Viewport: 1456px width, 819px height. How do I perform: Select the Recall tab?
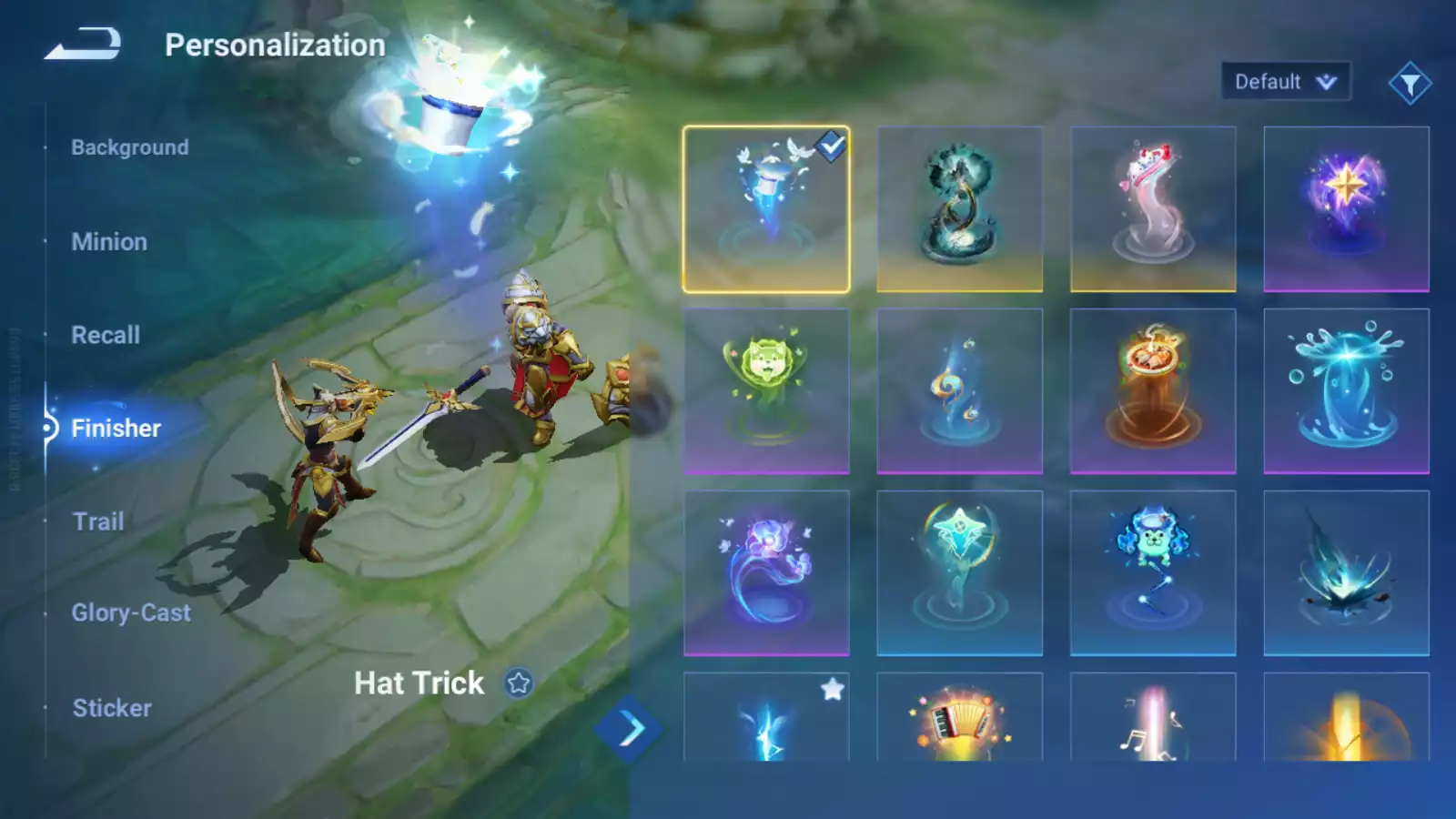[106, 335]
